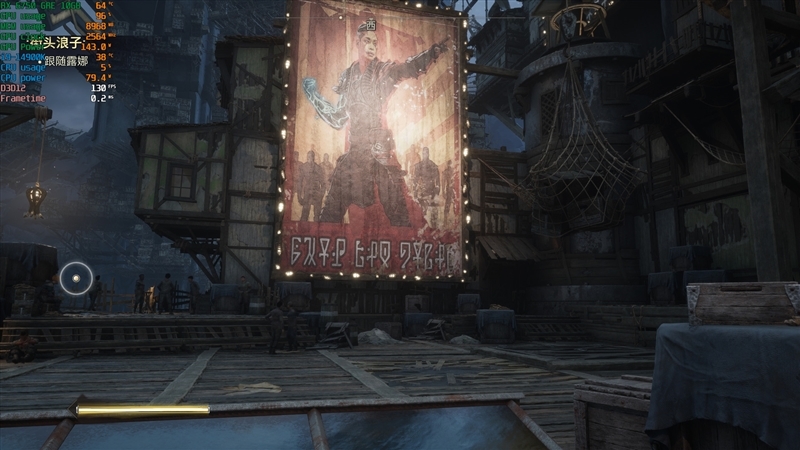Image resolution: width=800 pixels, height=450 pixels.
Task: Click the circular objective waypoint marker
Action: 75,277
